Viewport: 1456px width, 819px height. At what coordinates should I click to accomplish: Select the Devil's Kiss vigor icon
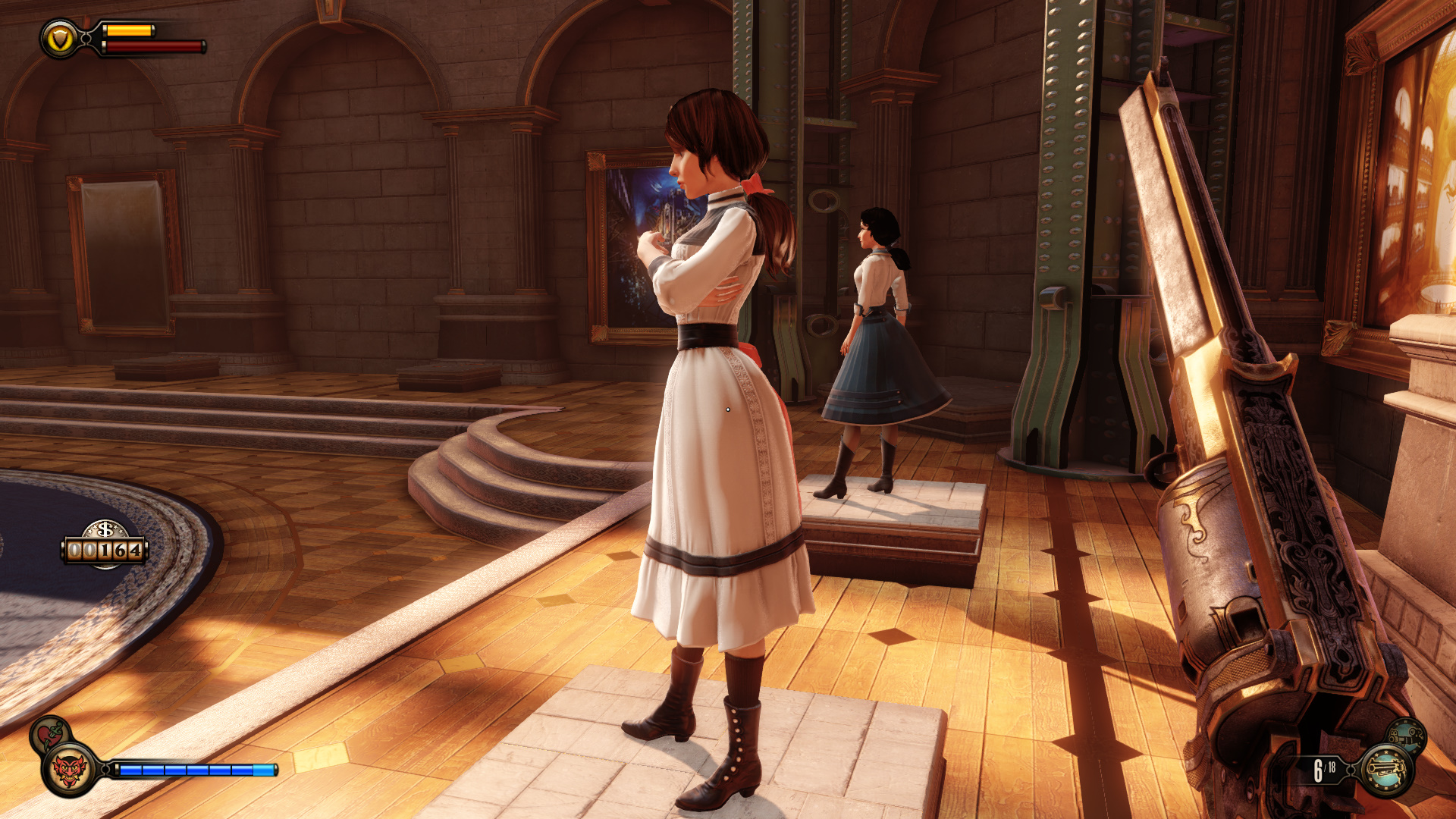click(x=70, y=770)
